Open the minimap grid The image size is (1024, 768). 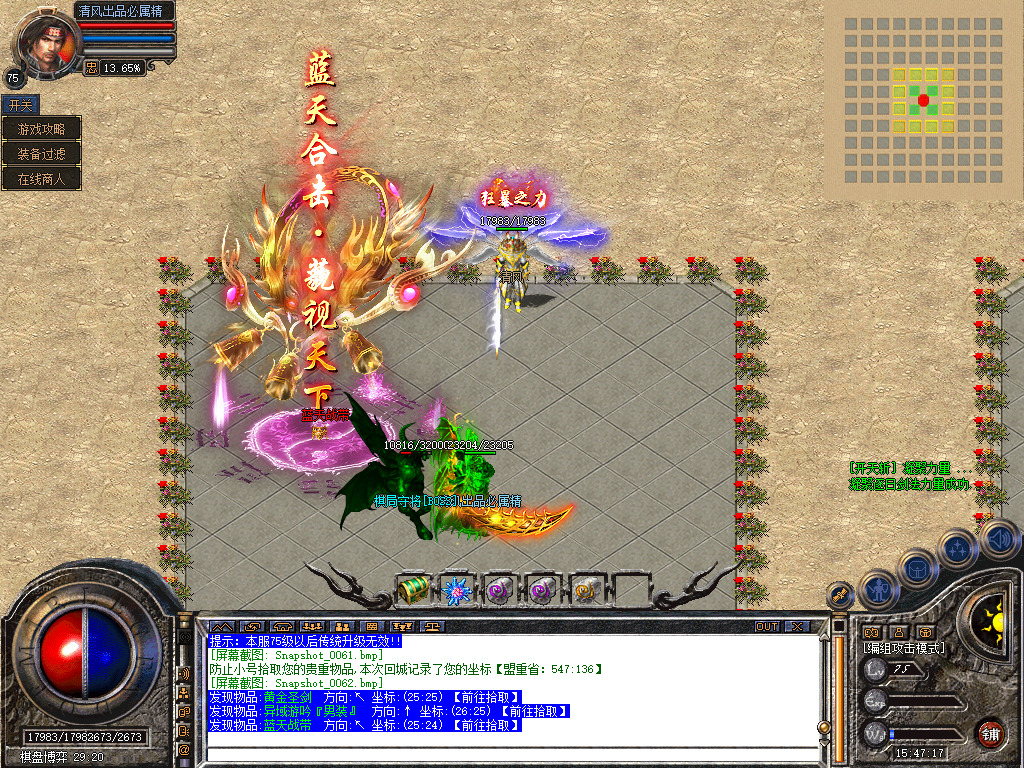[x=923, y=100]
